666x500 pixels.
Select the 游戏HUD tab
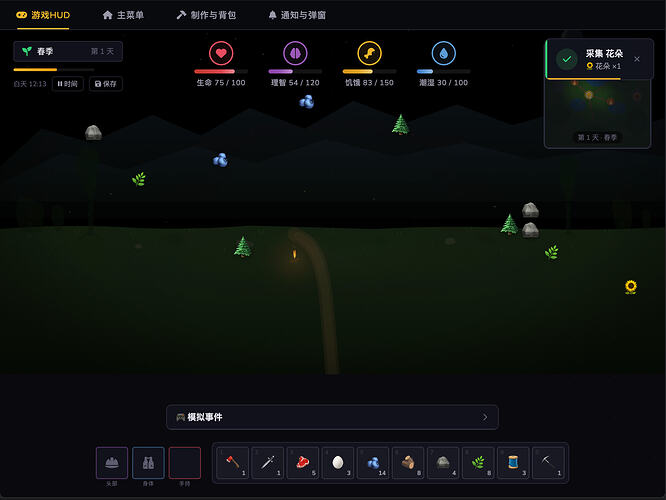tap(43, 15)
